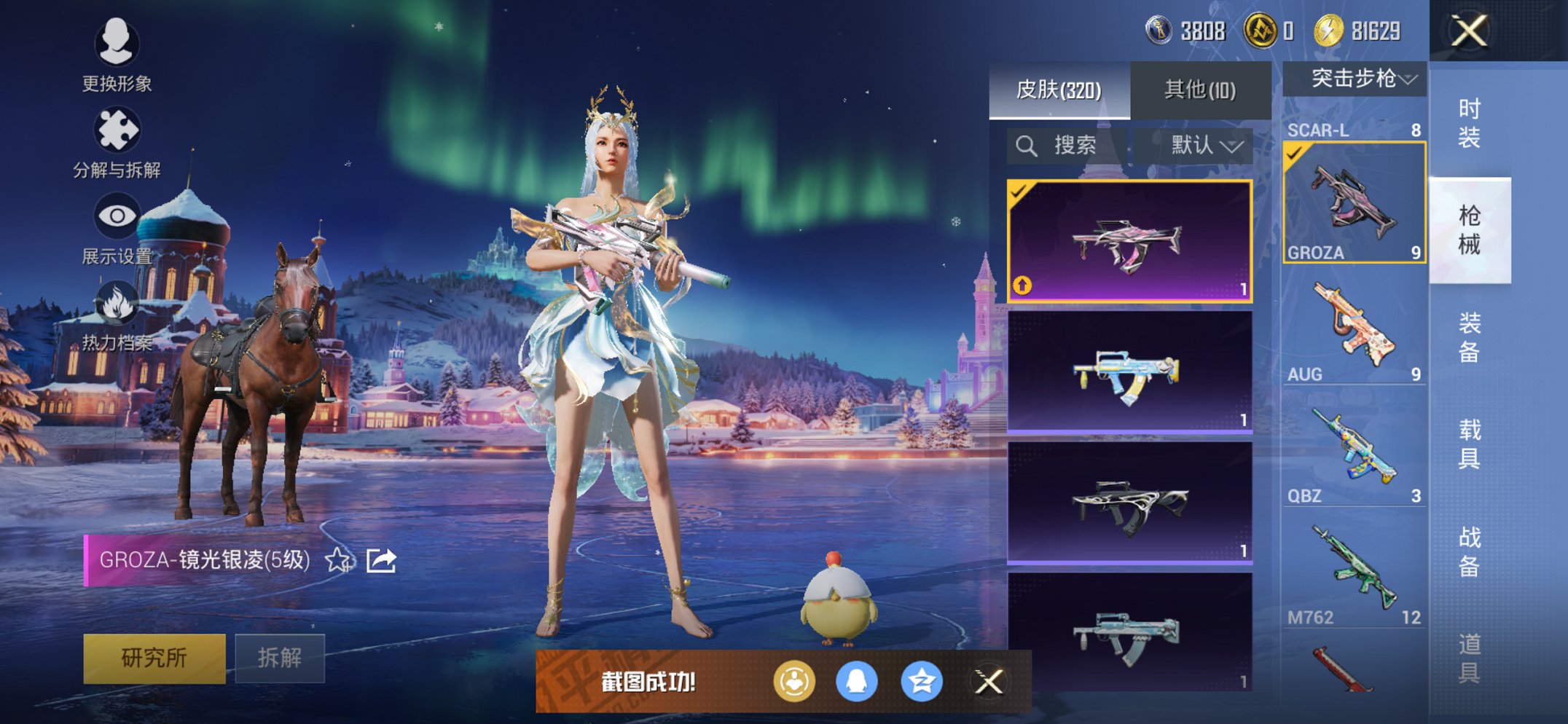
Task: Open the search icon in skin list
Action: tap(1027, 144)
